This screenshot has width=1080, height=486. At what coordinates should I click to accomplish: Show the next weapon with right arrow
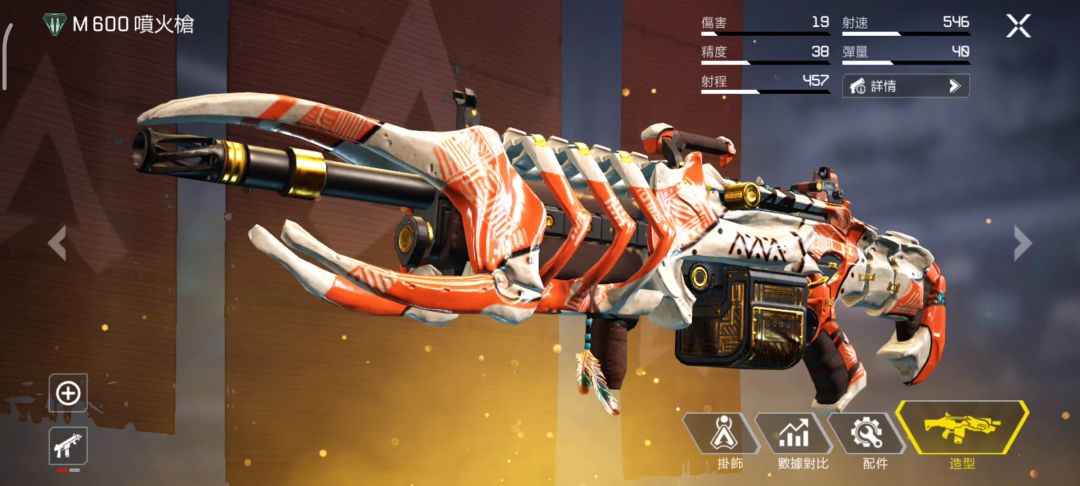[1022, 242]
